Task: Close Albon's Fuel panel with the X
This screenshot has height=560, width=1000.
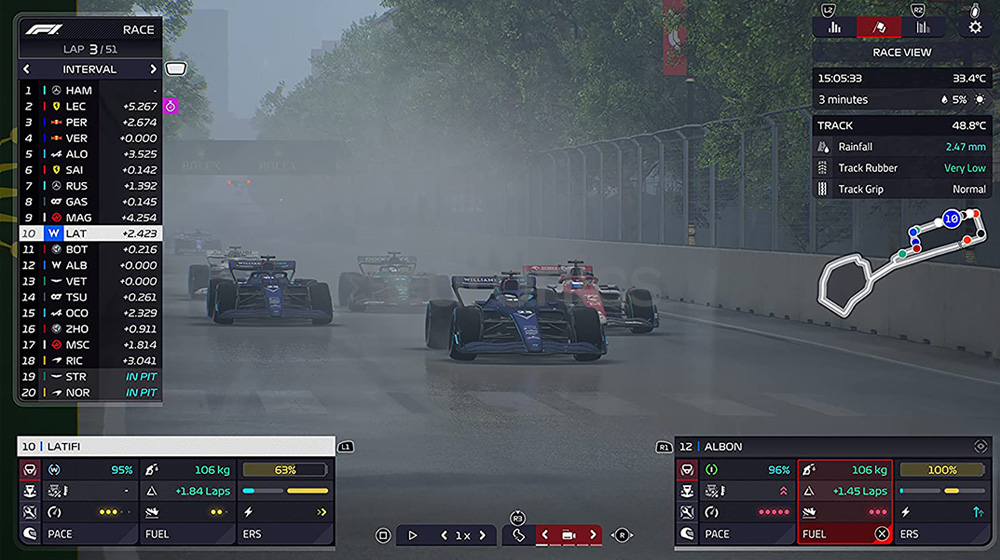Action: tap(881, 534)
